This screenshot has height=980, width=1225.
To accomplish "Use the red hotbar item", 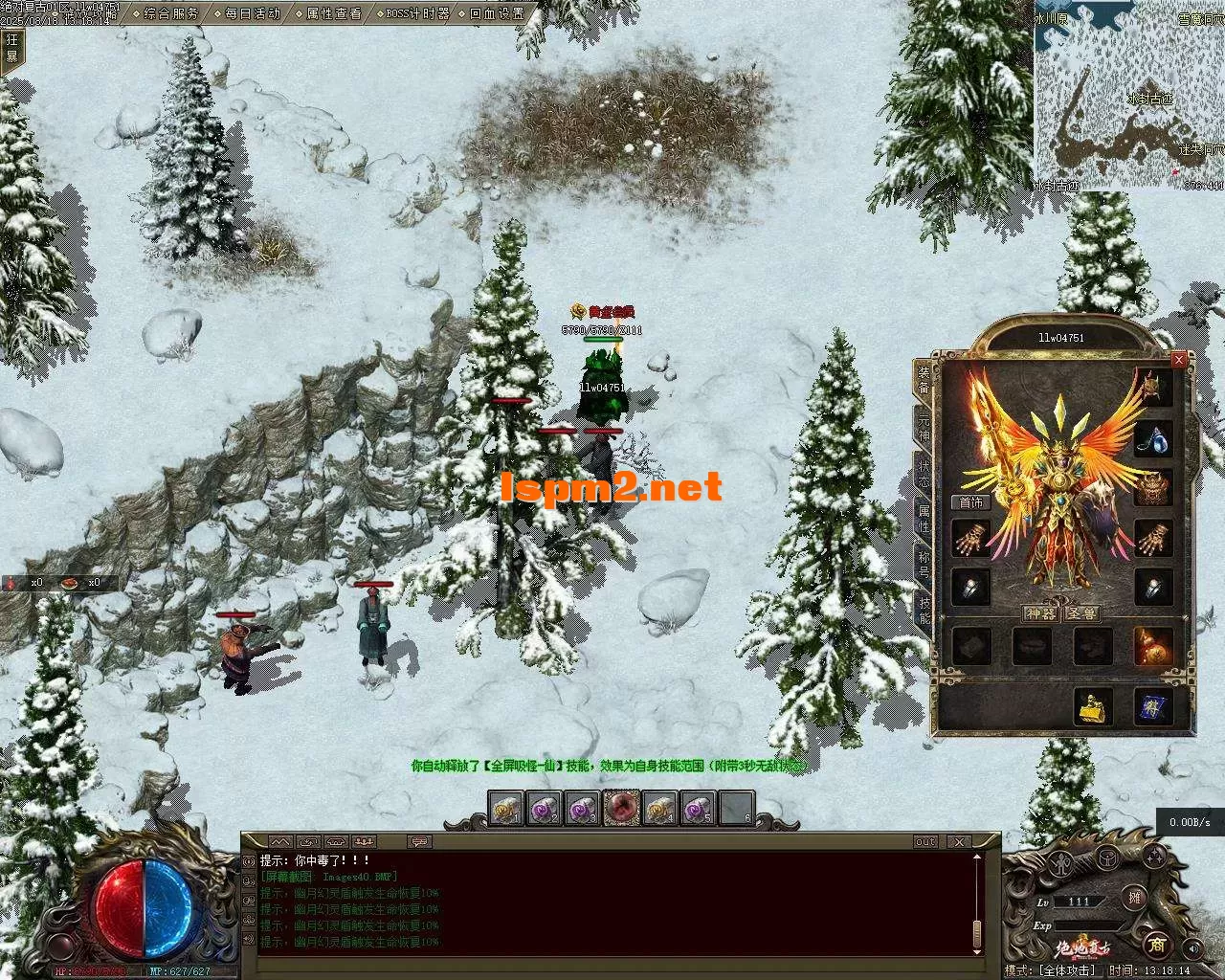I will pyautogui.click(x=621, y=809).
